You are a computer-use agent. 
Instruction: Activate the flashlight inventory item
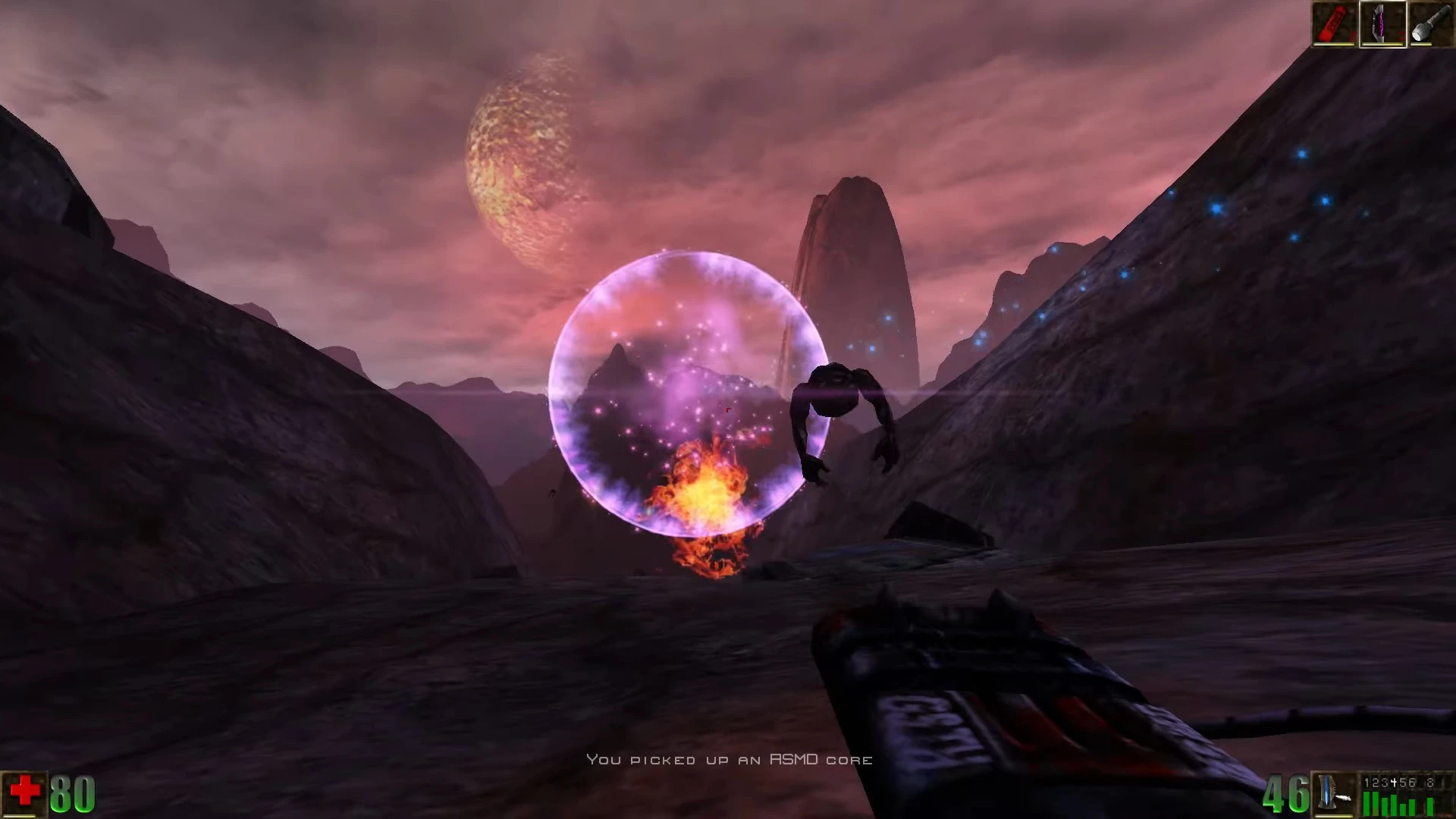(x=1431, y=24)
